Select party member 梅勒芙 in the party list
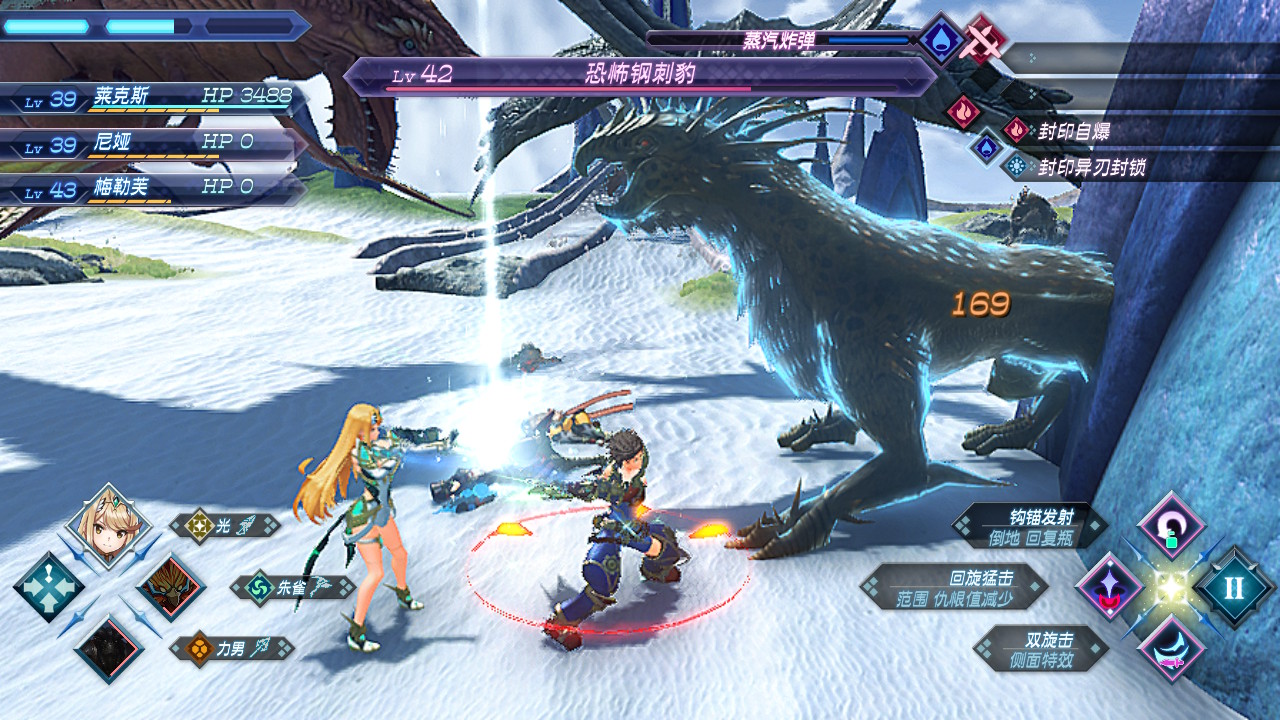Screen dimensions: 1280x720 (150, 188)
